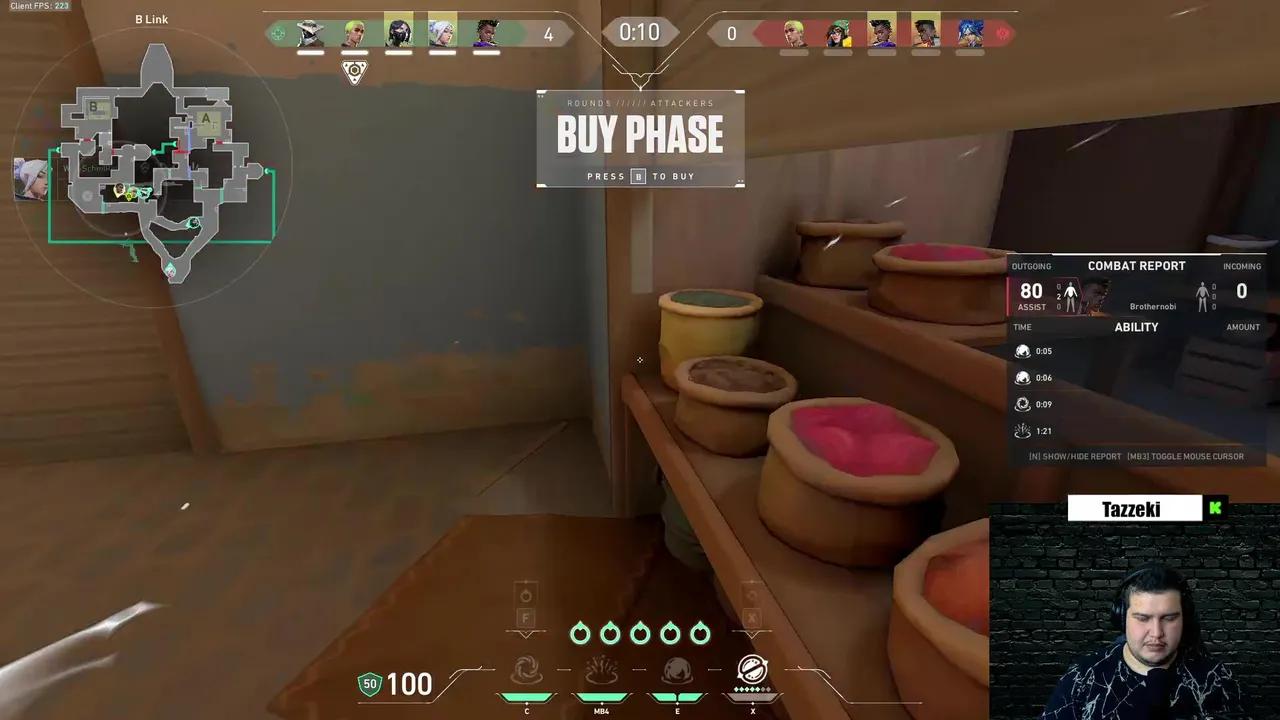Select the OUTGOING combat report section
This screenshot has width=1280, height=720.
1031,266
